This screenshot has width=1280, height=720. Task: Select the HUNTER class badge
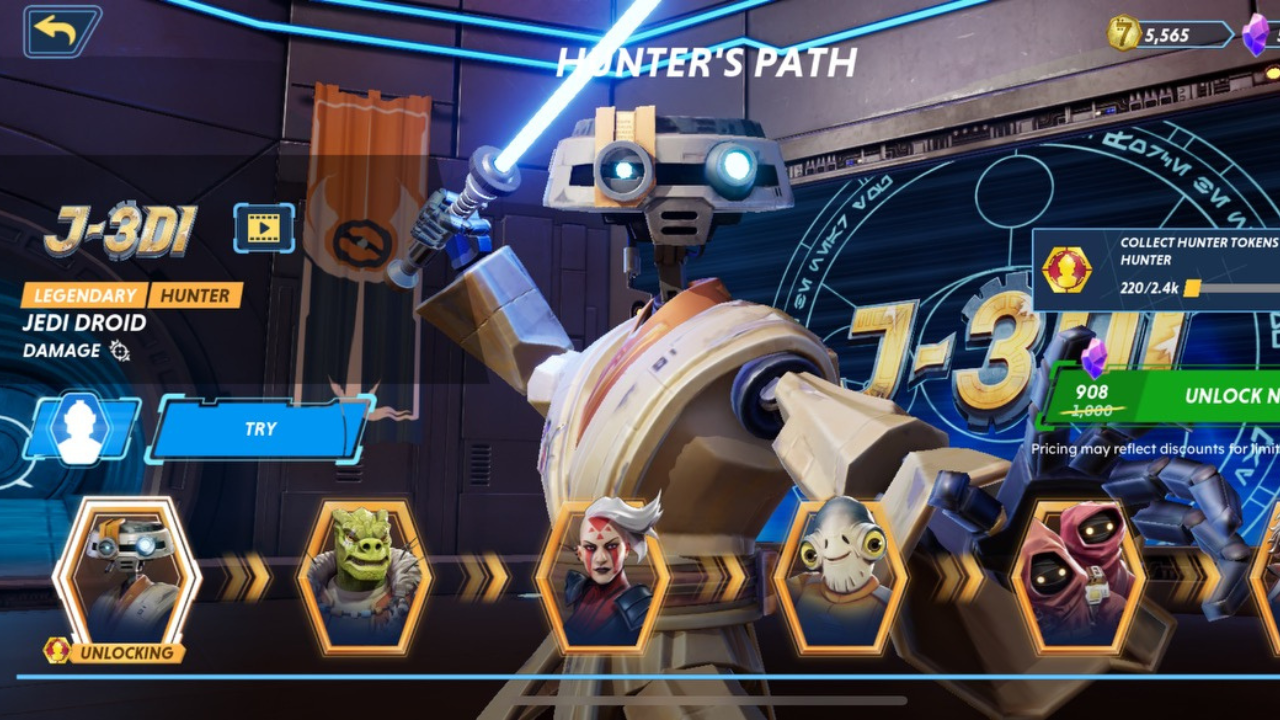tap(194, 296)
